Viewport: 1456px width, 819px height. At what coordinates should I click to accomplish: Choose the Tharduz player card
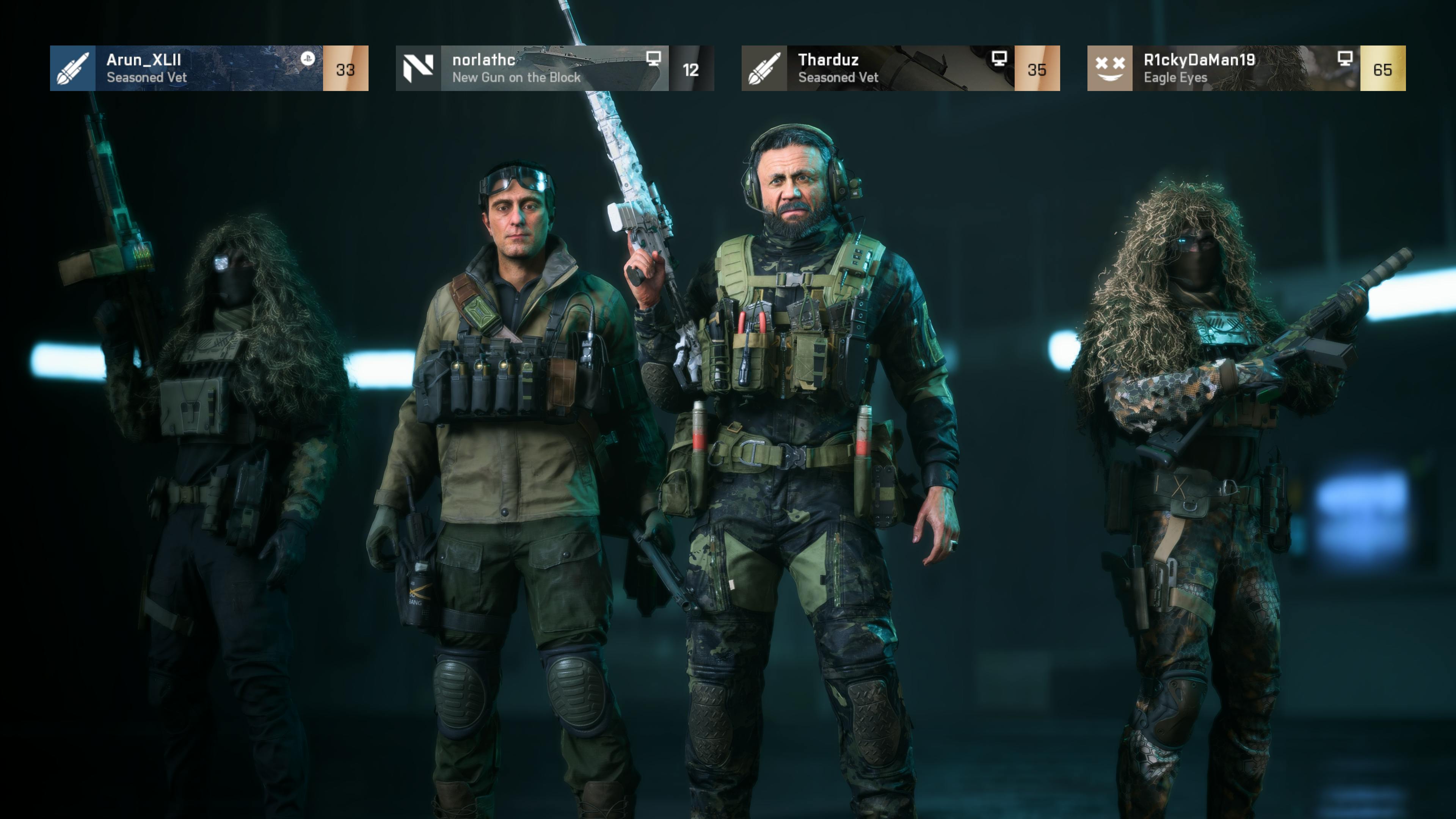point(900,68)
